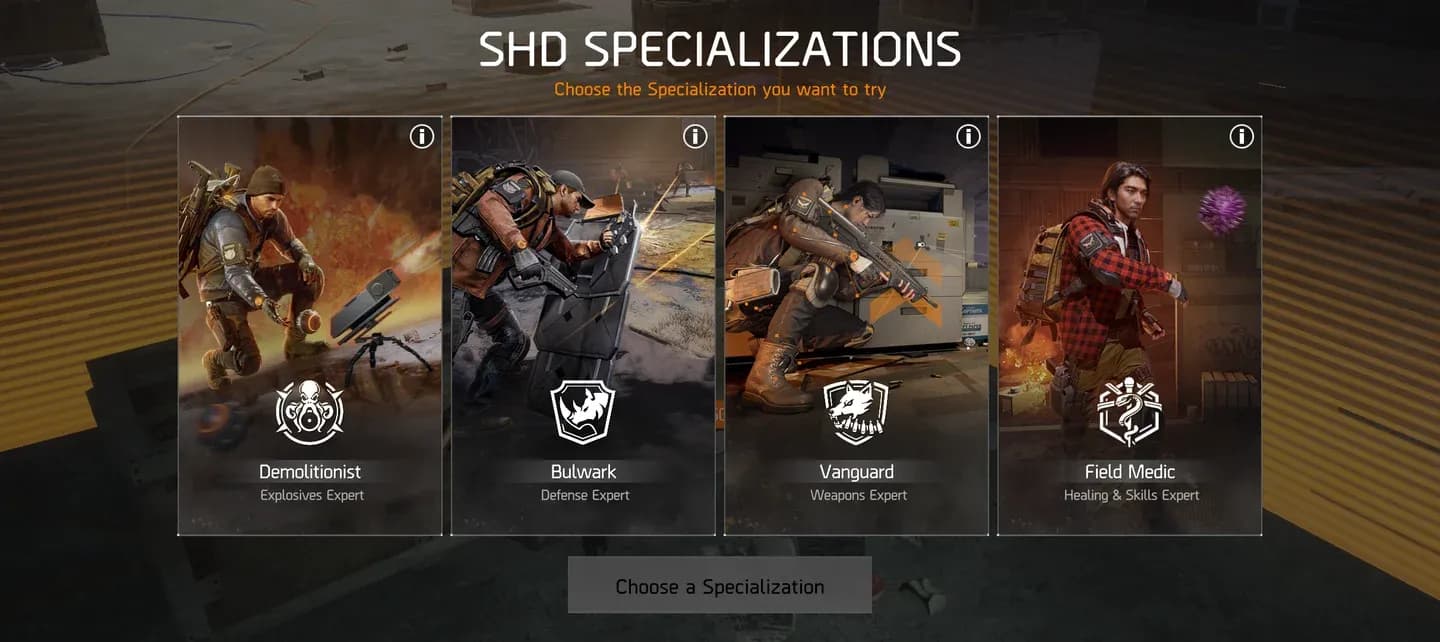1440x642 pixels.
Task: Confirm with Choose a Specialization button
Action: pos(720,586)
